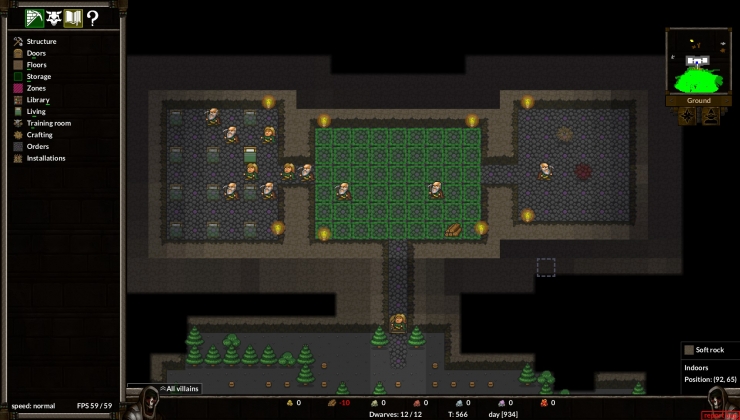Open the Zones category
This screenshot has width=740, height=420.
pyautogui.click(x=36, y=88)
